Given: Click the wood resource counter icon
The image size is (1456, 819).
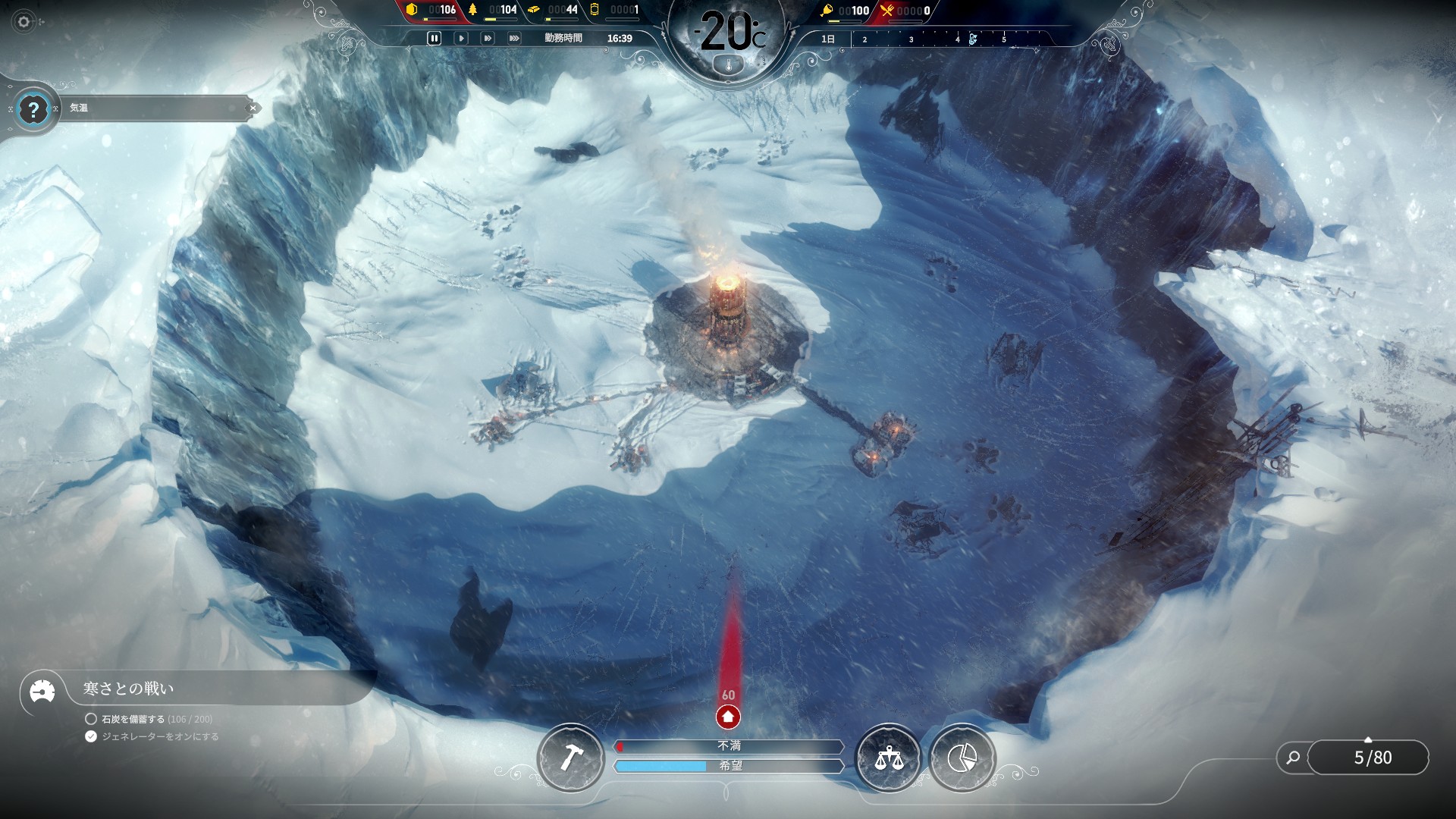Looking at the screenshot, I should [473, 10].
